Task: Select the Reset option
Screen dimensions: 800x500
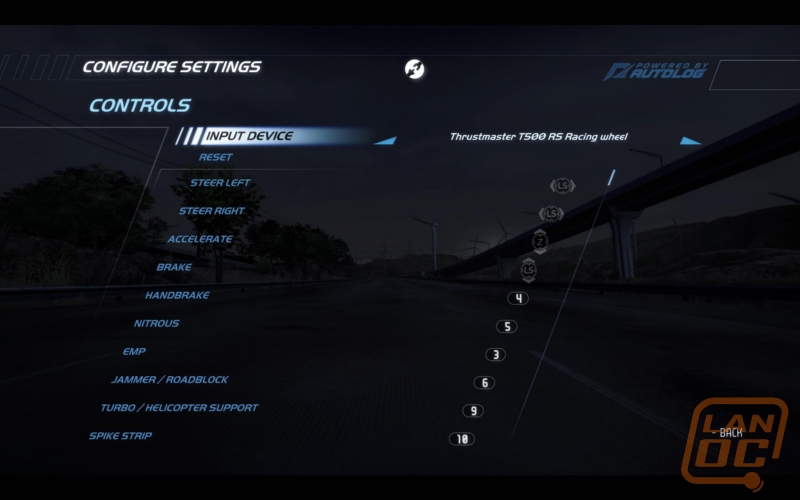Action: 215,157
